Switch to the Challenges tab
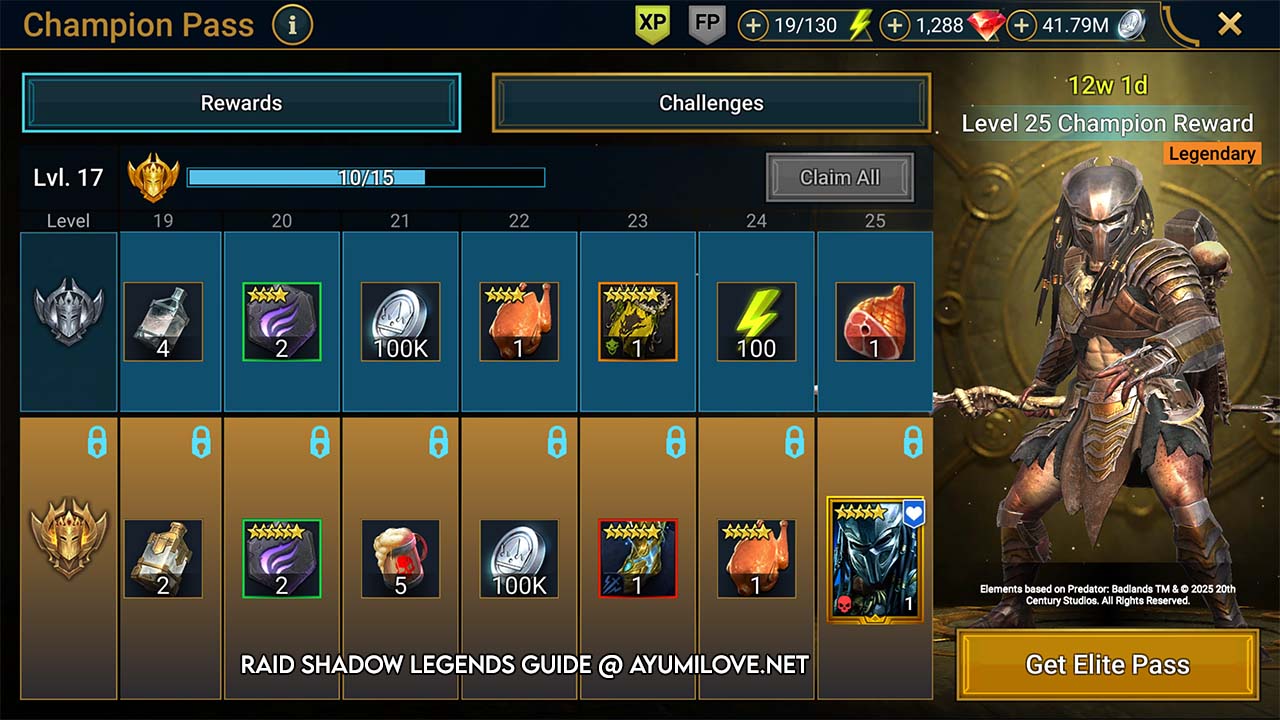The height and width of the screenshot is (720, 1280). (x=710, y=102)
